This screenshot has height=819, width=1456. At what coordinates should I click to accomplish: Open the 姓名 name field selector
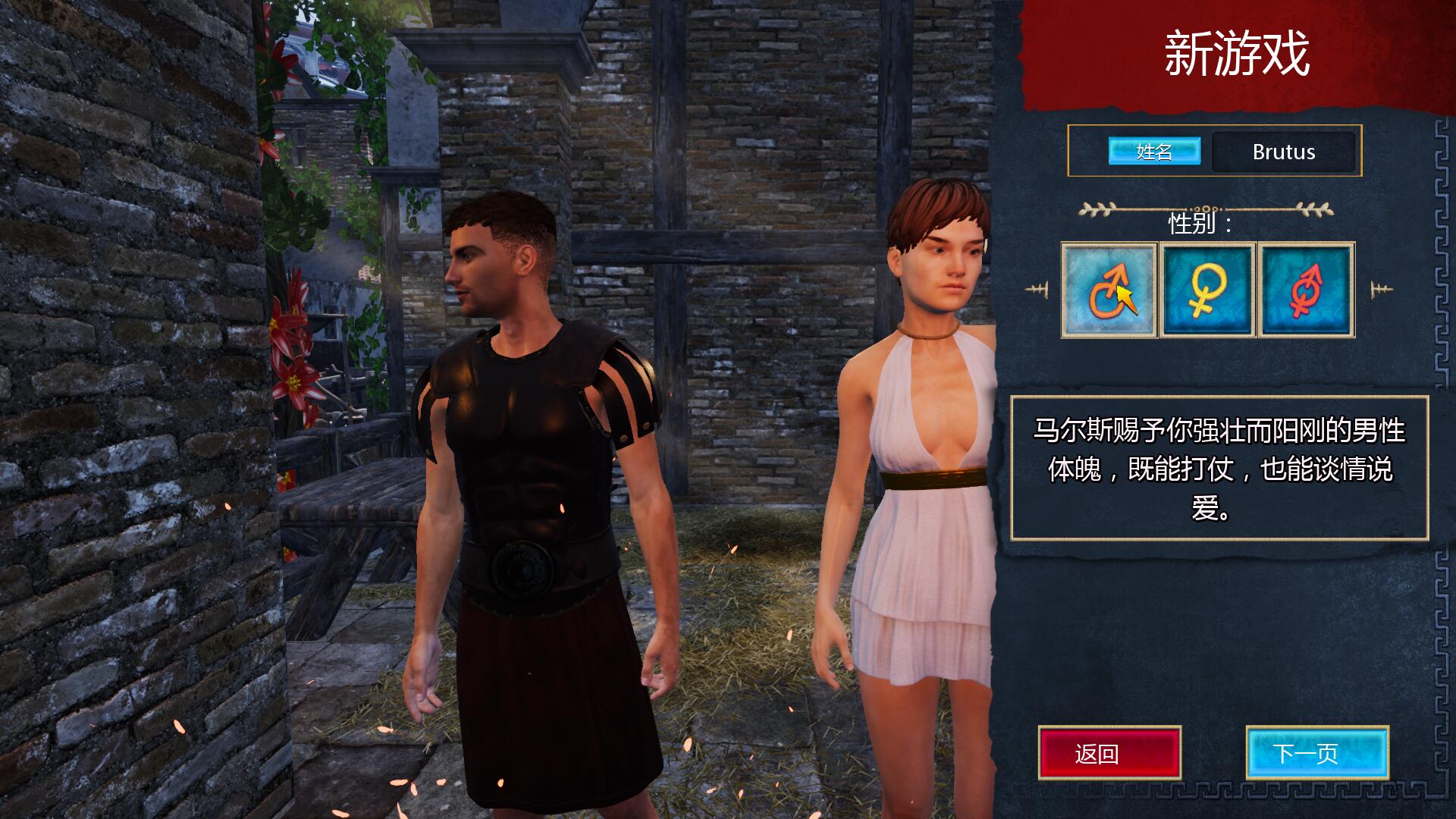(x=1153, y=152)
